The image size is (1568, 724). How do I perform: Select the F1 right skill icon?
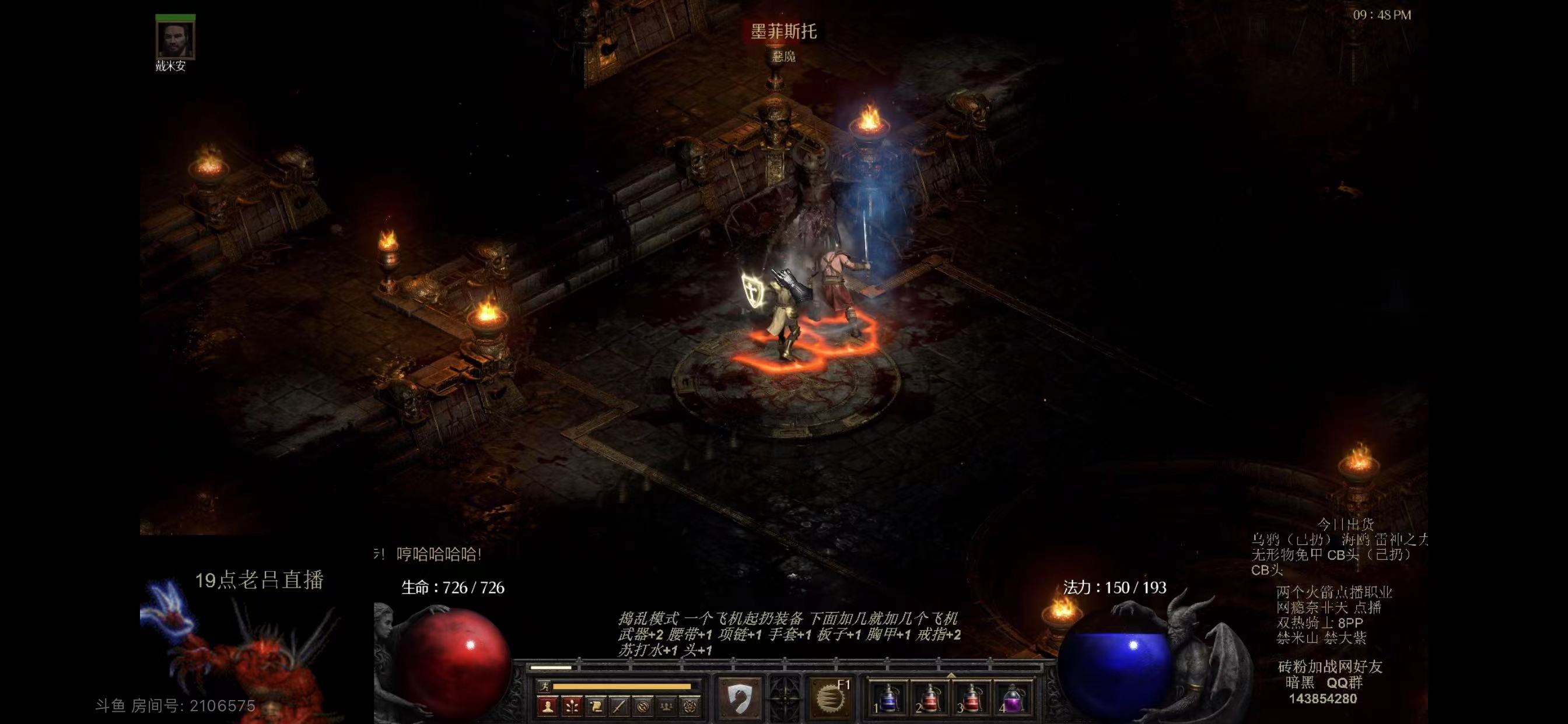829,698
